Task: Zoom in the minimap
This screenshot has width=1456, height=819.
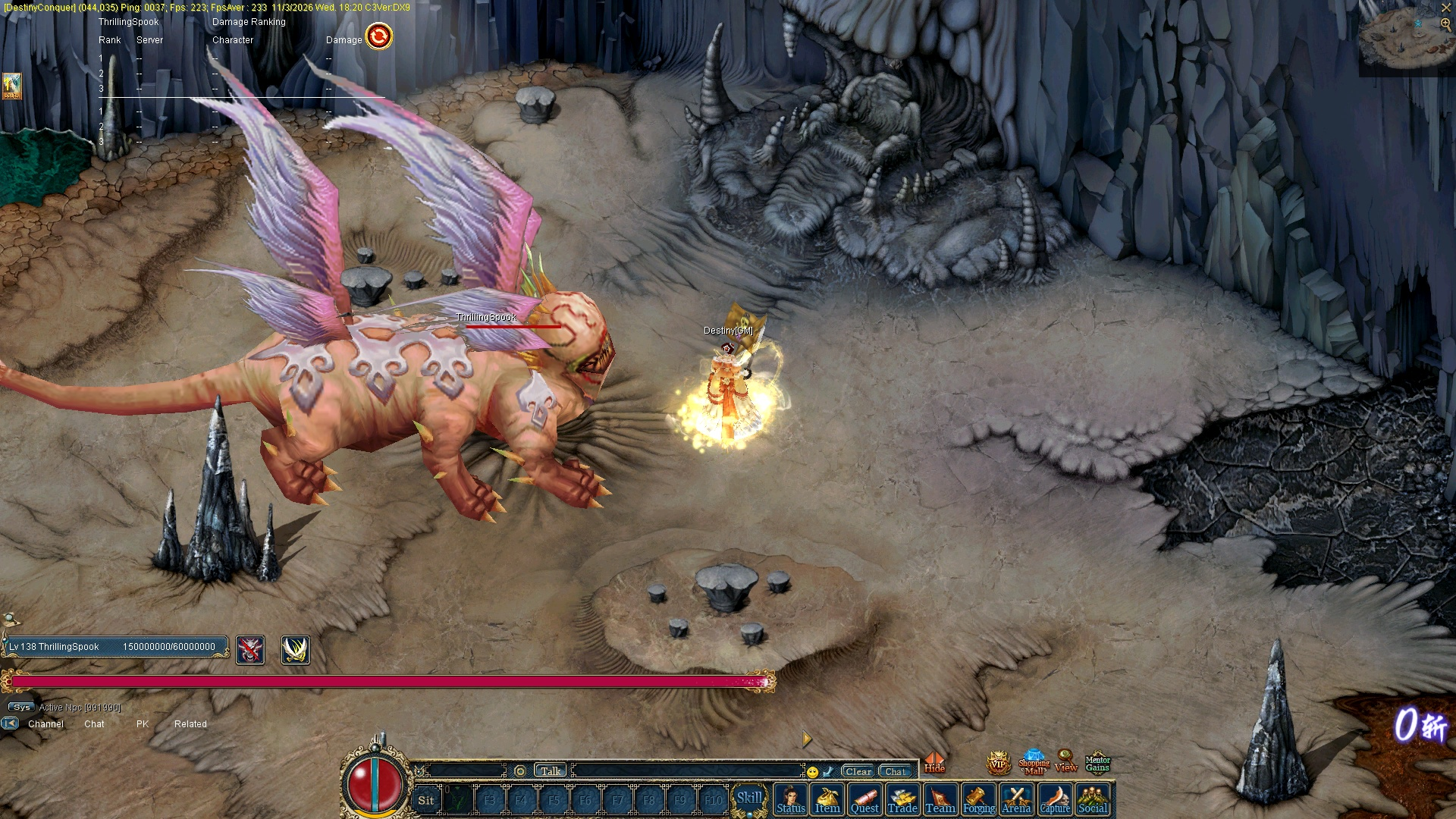Action: (x=1445, y=24)
